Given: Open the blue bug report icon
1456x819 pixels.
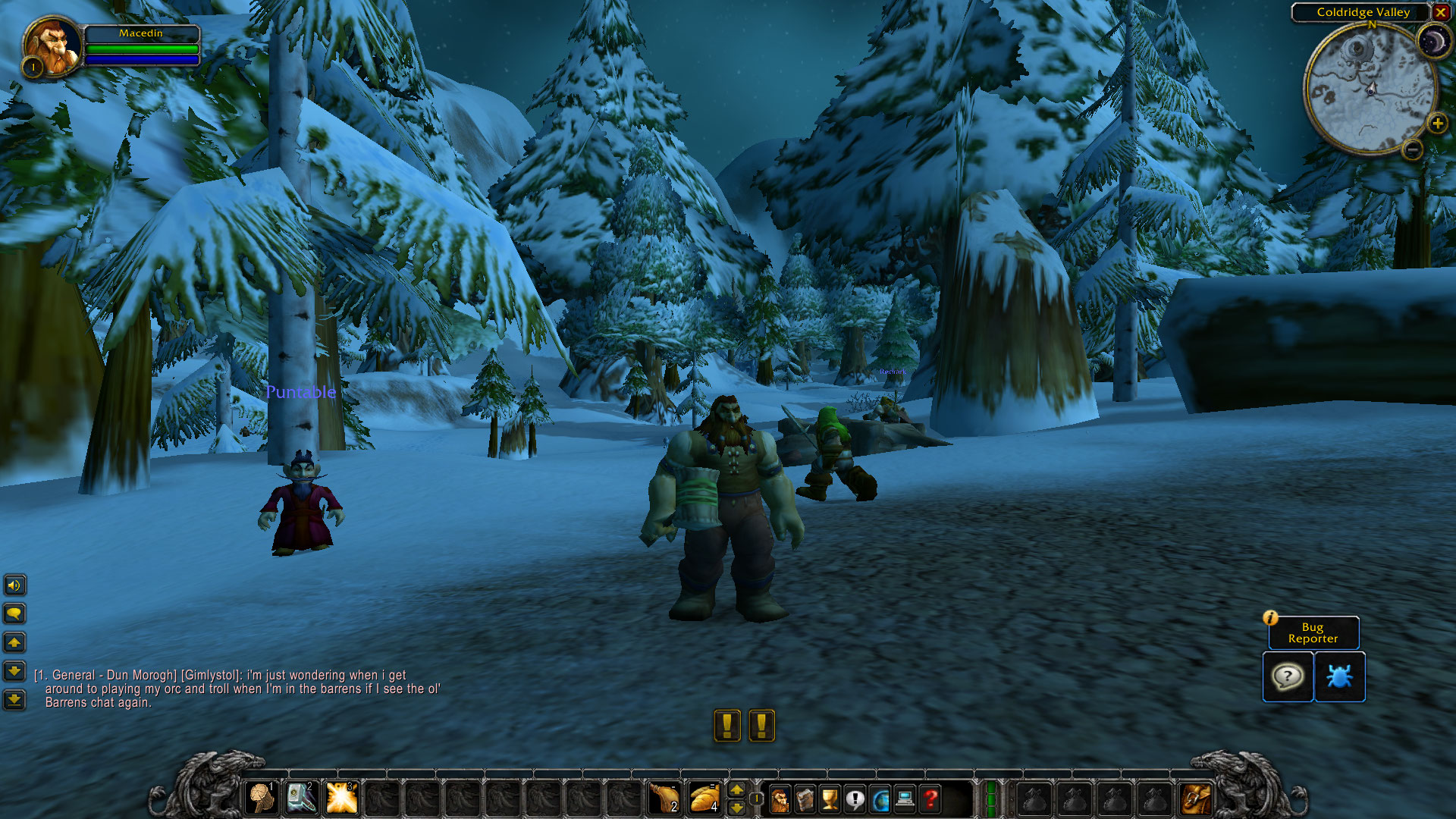Looking at the screenshot, I should tap(1339, 676).
